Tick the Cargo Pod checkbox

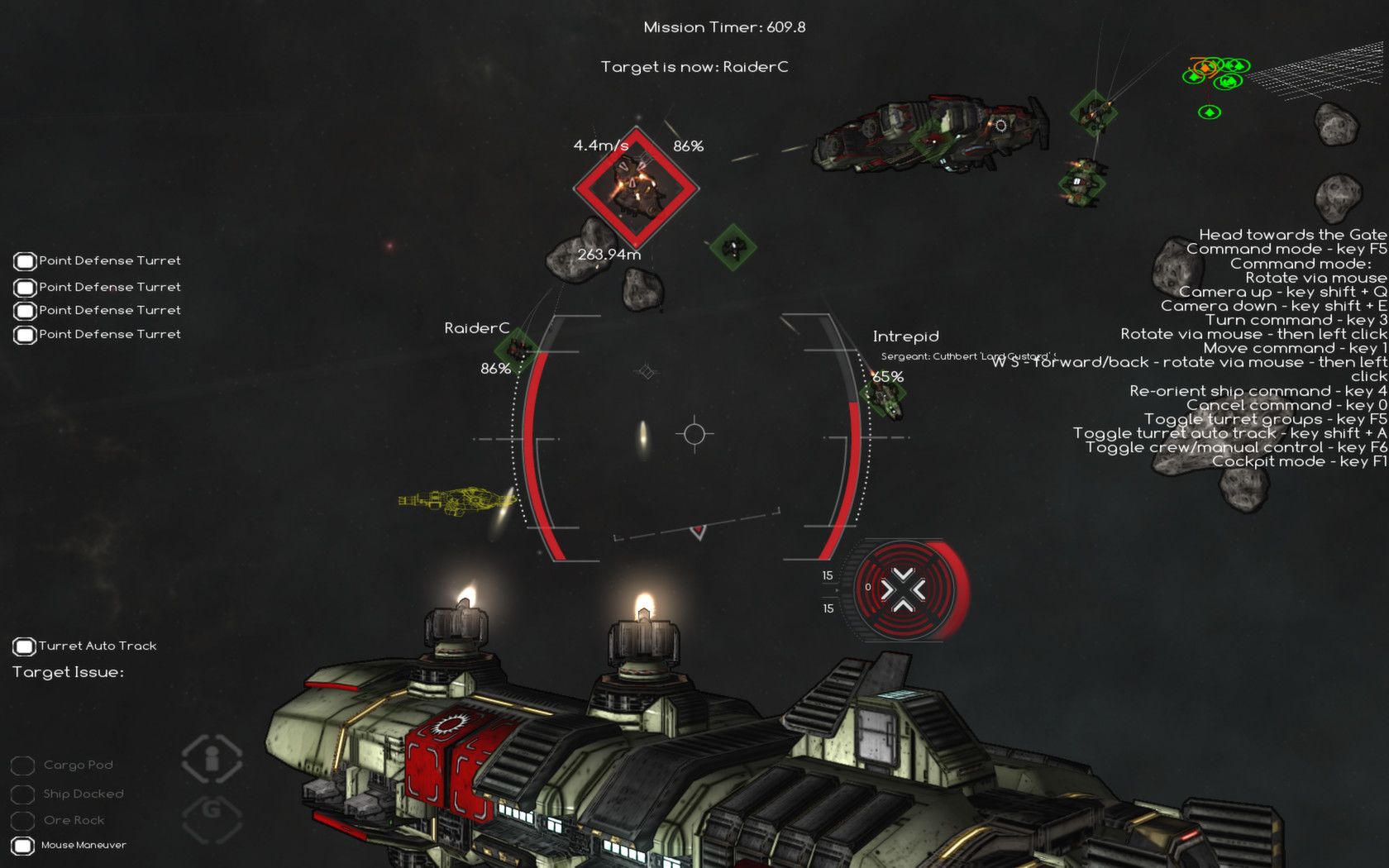tap(22, 765)
